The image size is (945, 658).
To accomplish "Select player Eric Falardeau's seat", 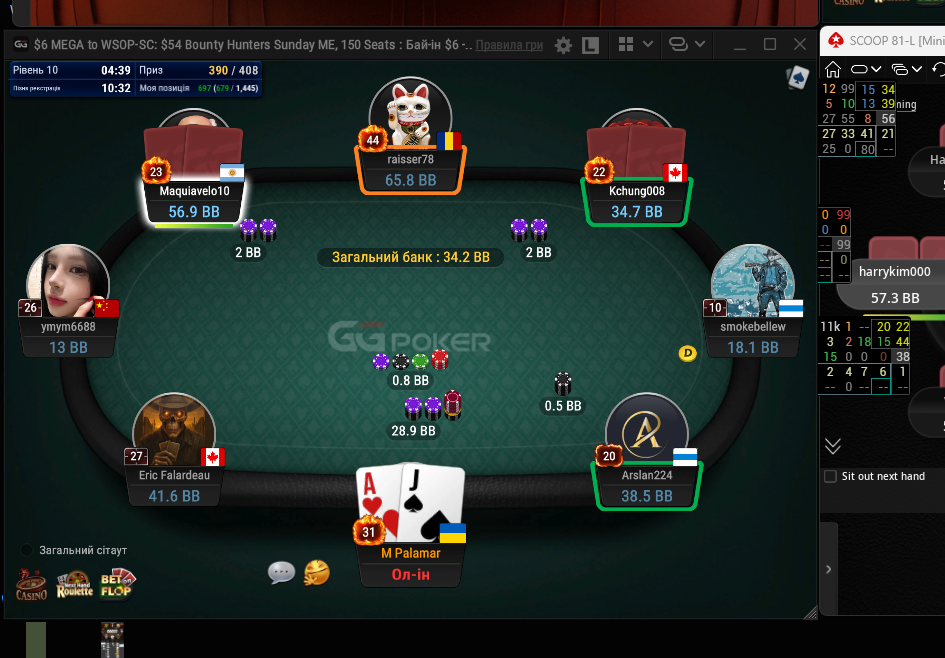I will 176,486.
